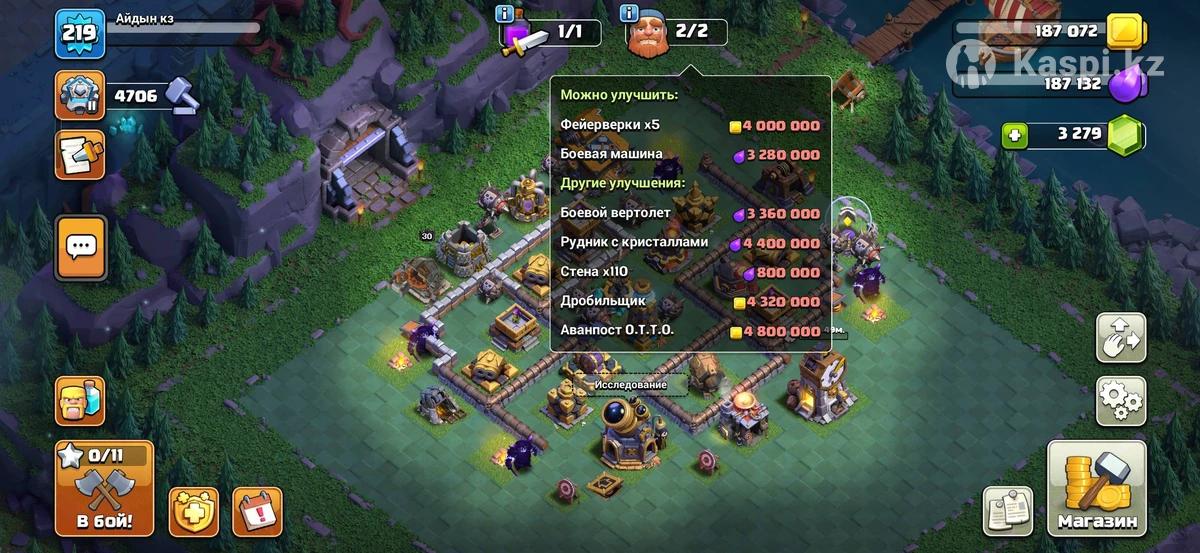Open the barbarian army button

pyautogui.click(x=80, y=400)
